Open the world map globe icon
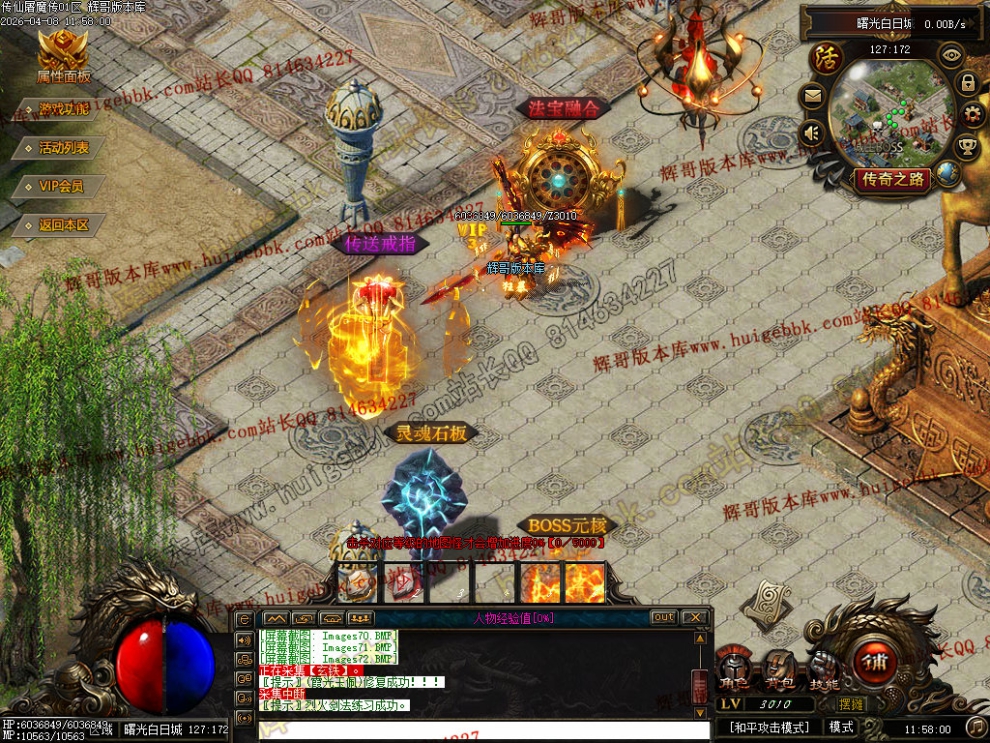990x743 pixels. (x=946, y=173)
